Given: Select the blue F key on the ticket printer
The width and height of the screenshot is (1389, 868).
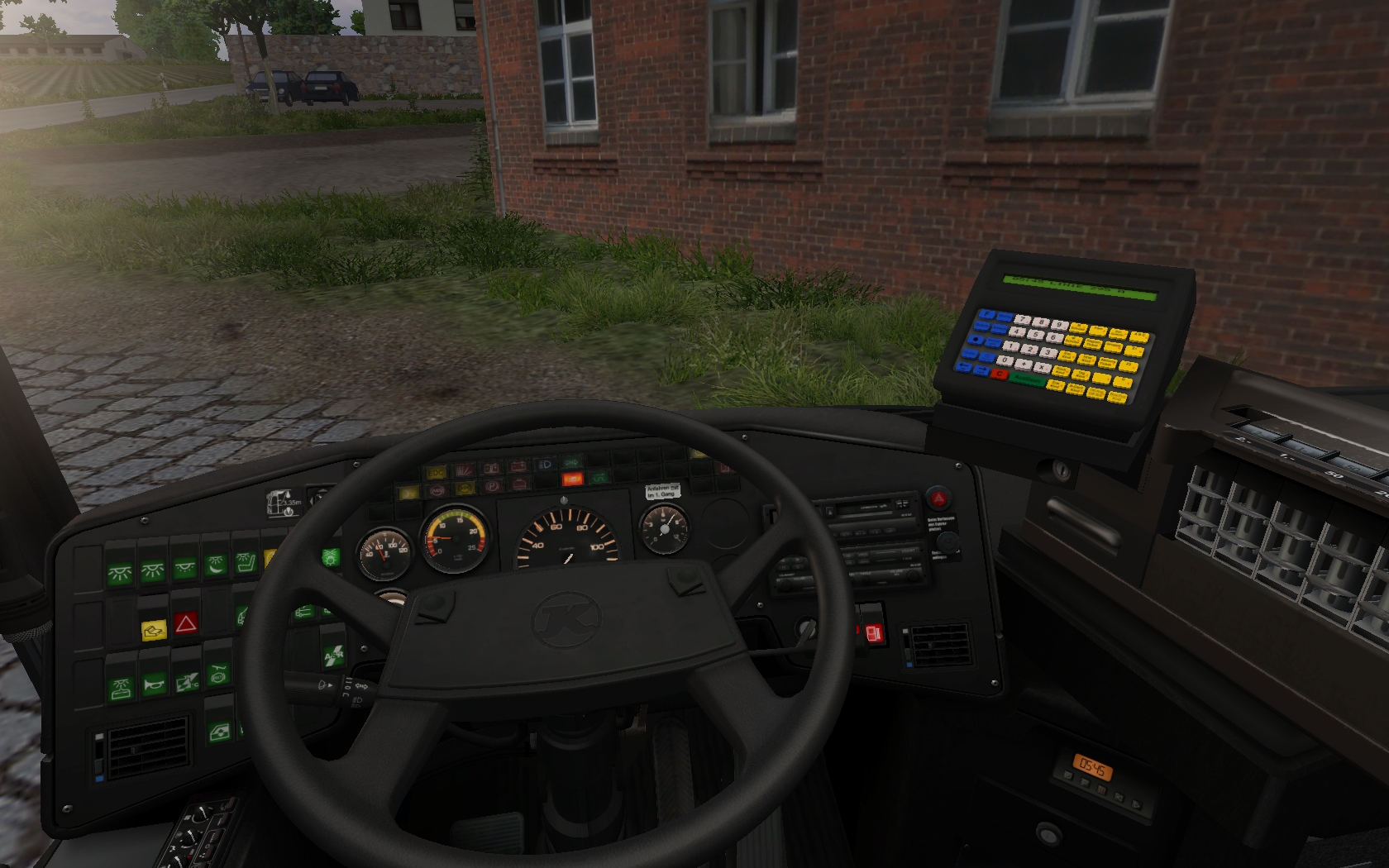Looking at the screenshot, I should 986,315.
